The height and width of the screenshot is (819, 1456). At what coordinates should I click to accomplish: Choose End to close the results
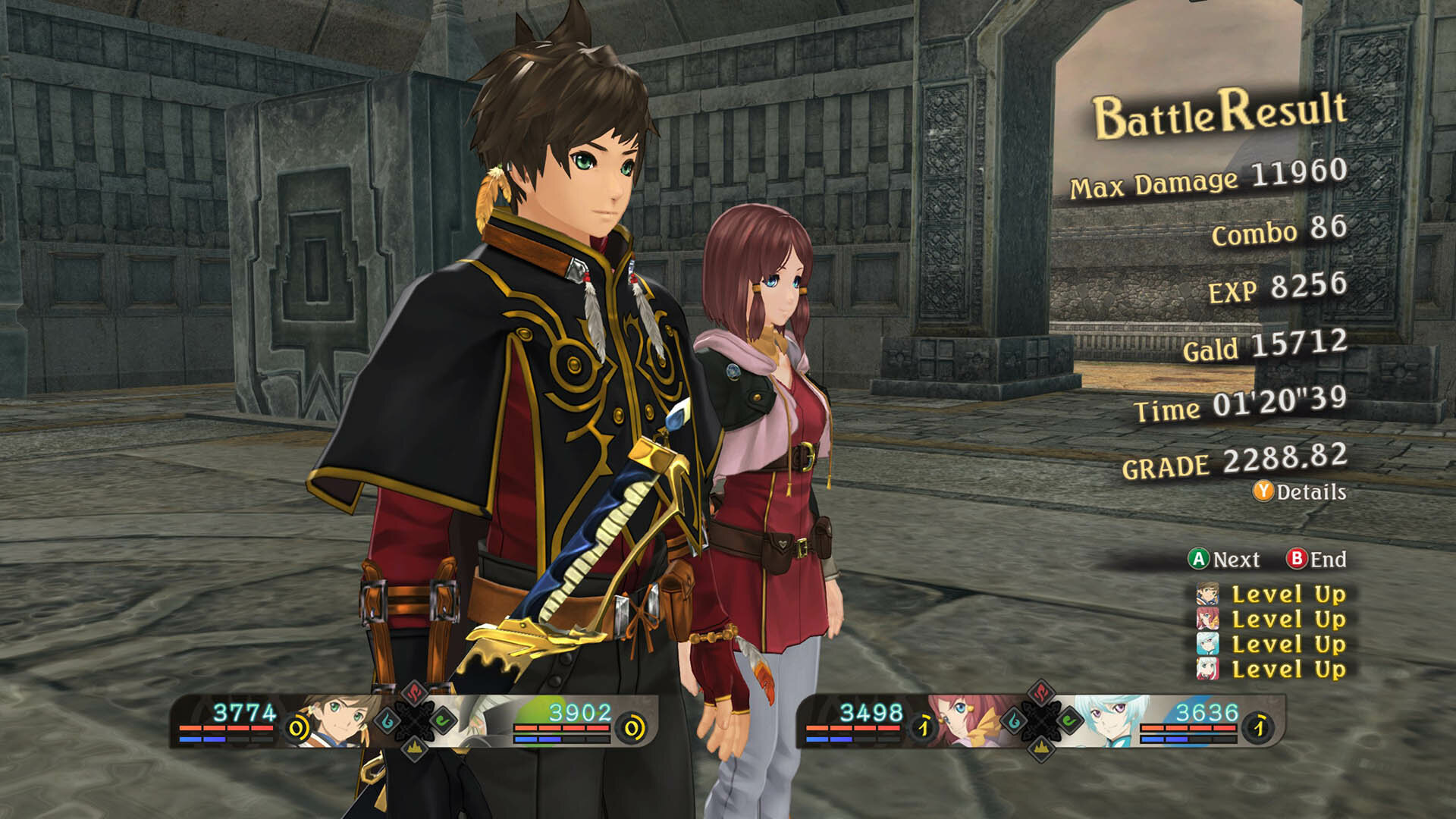click(x=1316, y=560)
